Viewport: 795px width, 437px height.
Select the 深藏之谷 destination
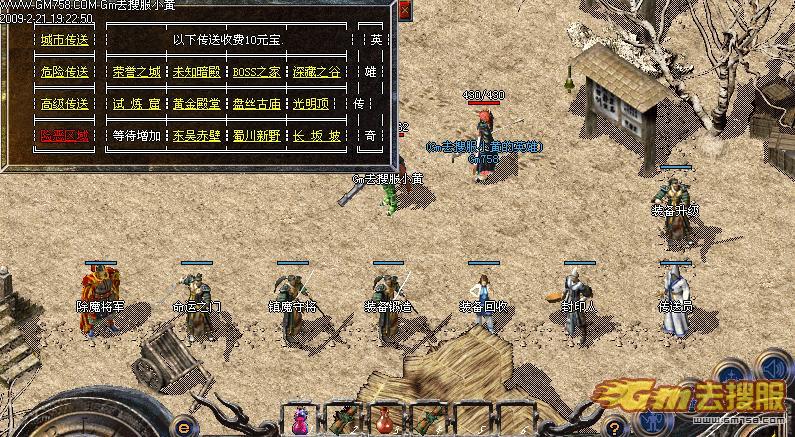pyautogui.click(x=315, y=72)
